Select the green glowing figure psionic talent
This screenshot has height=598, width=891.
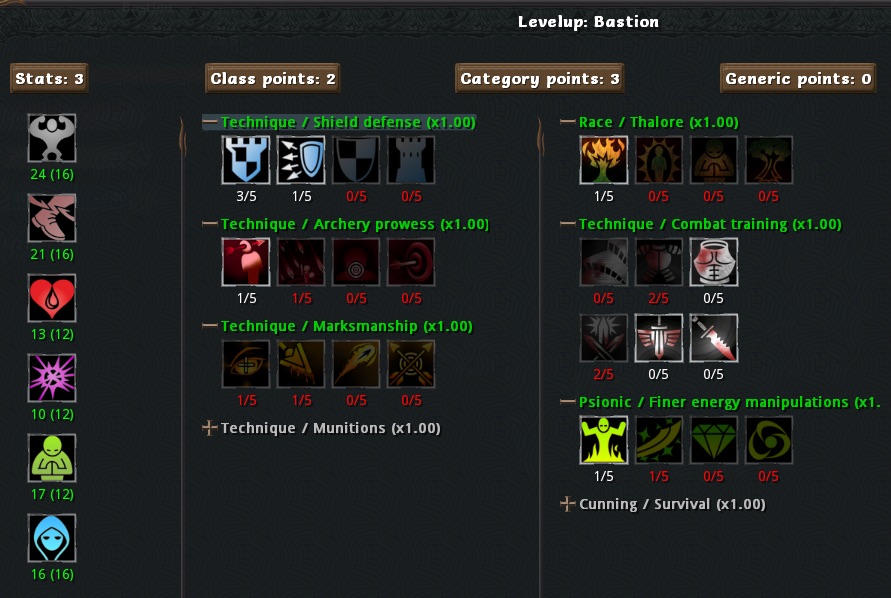tap(604, 440)
